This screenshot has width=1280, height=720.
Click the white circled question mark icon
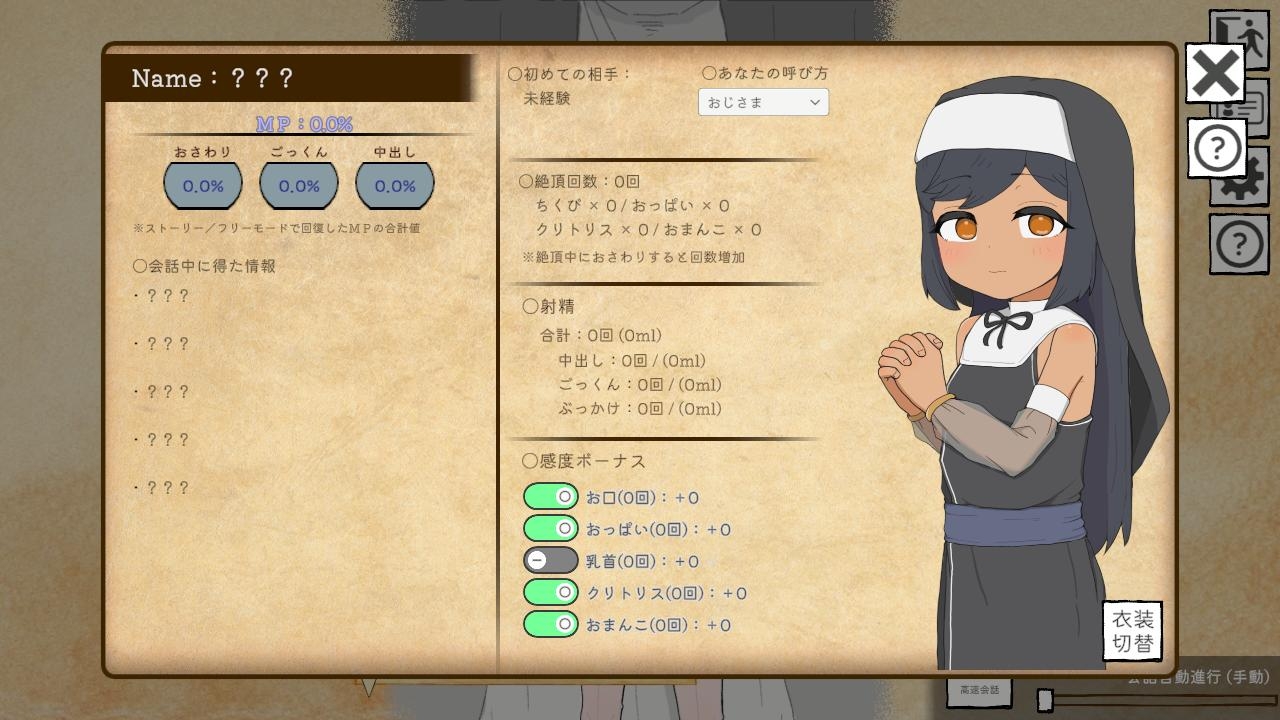[1216, 147]
